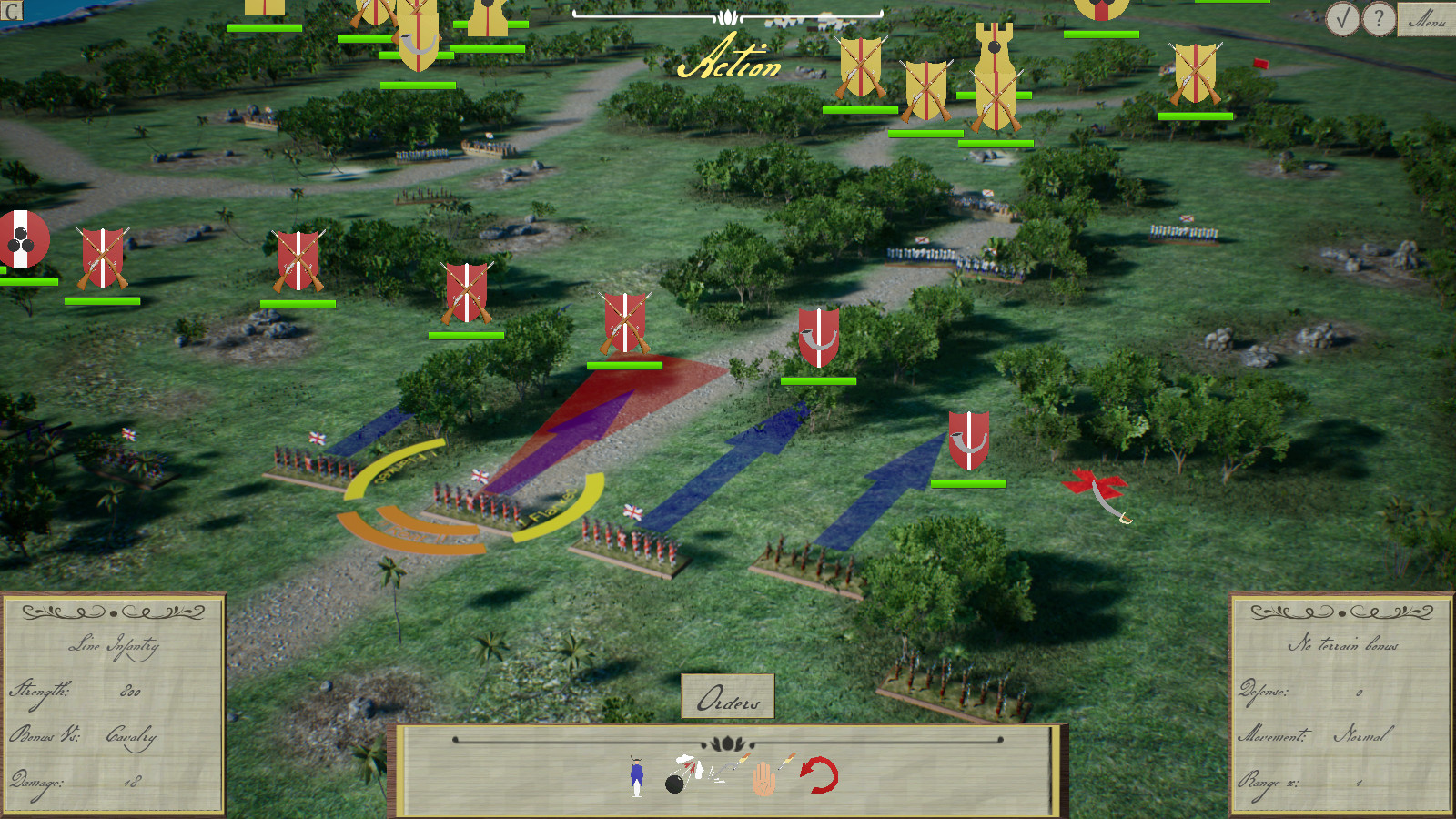
Task: Click the red flag marker near top right
Action: [1260, 64]
